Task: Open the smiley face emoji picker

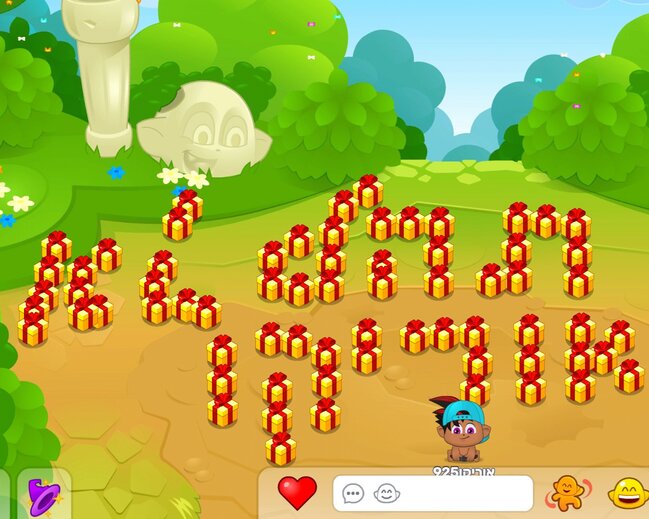Action: coord(385,493)
